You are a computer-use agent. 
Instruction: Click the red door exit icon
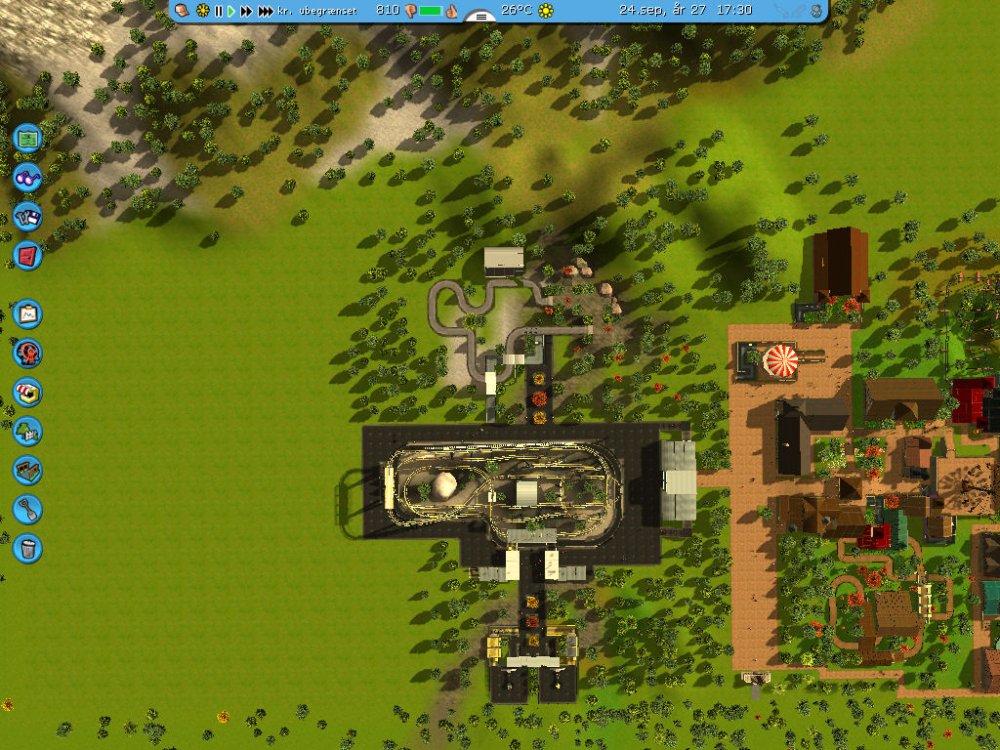click(27, 256)
